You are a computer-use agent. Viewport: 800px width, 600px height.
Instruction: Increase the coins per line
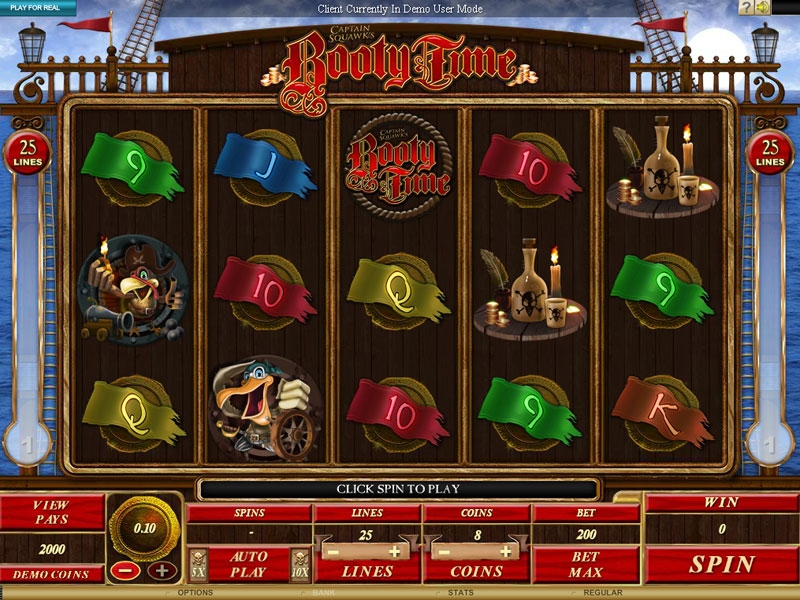tap(506, 551)
